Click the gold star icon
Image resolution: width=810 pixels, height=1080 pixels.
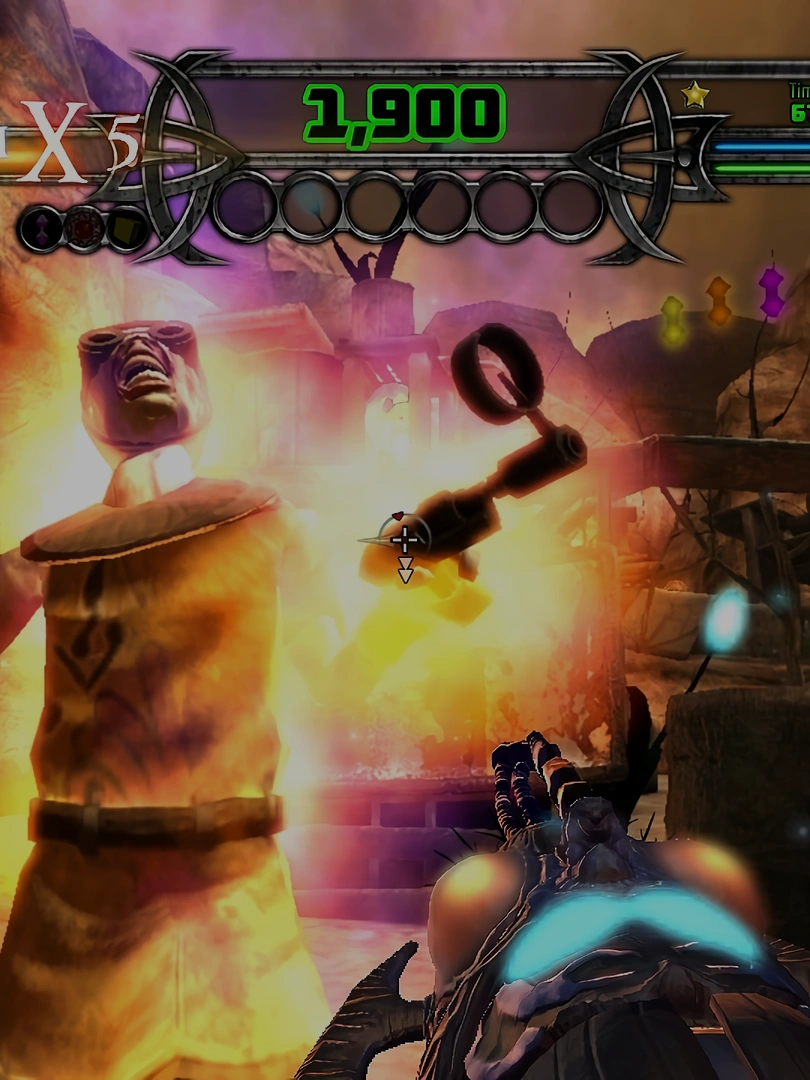(x=694, y=95)
